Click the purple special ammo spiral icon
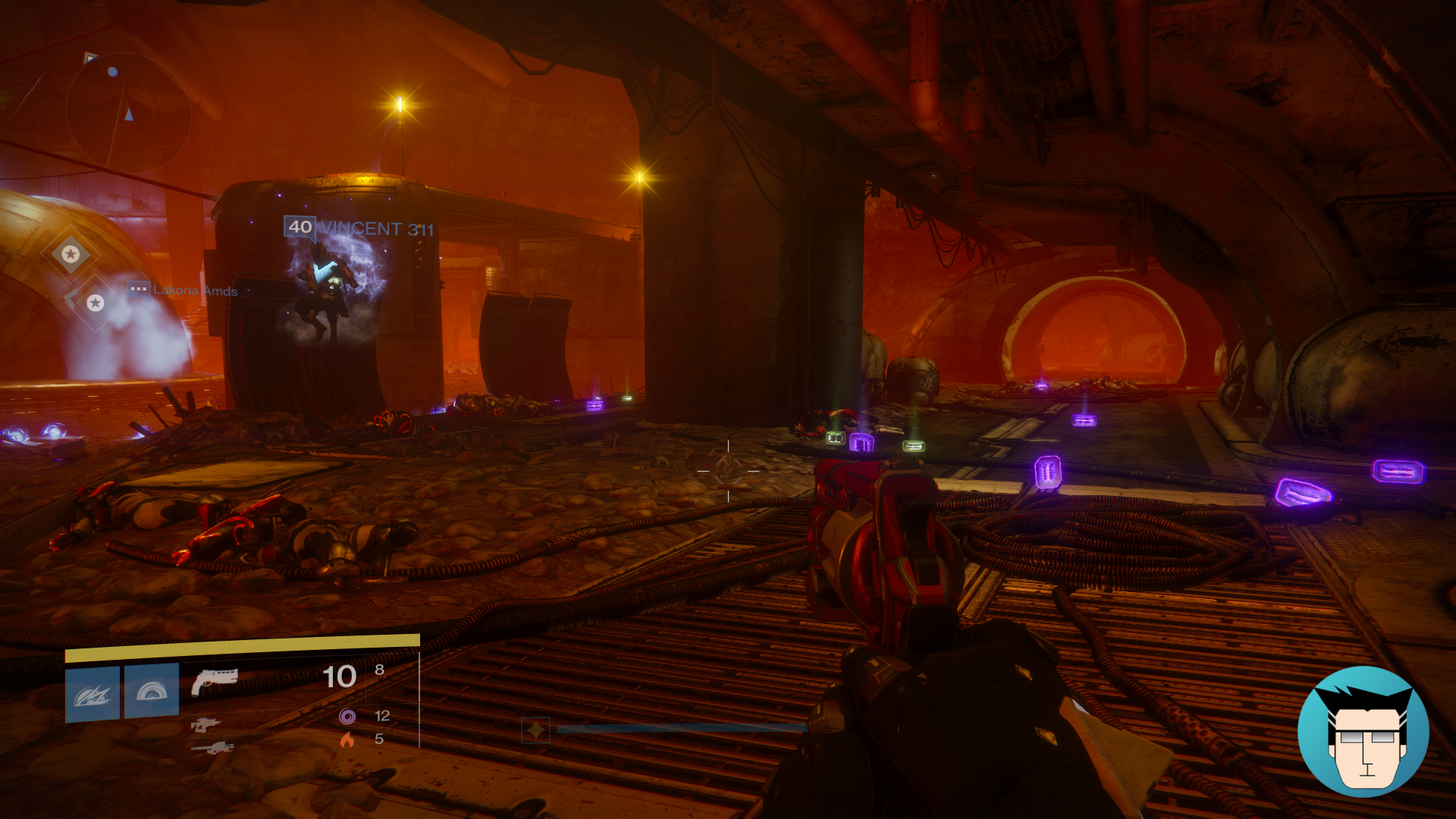 click(347, 716)
